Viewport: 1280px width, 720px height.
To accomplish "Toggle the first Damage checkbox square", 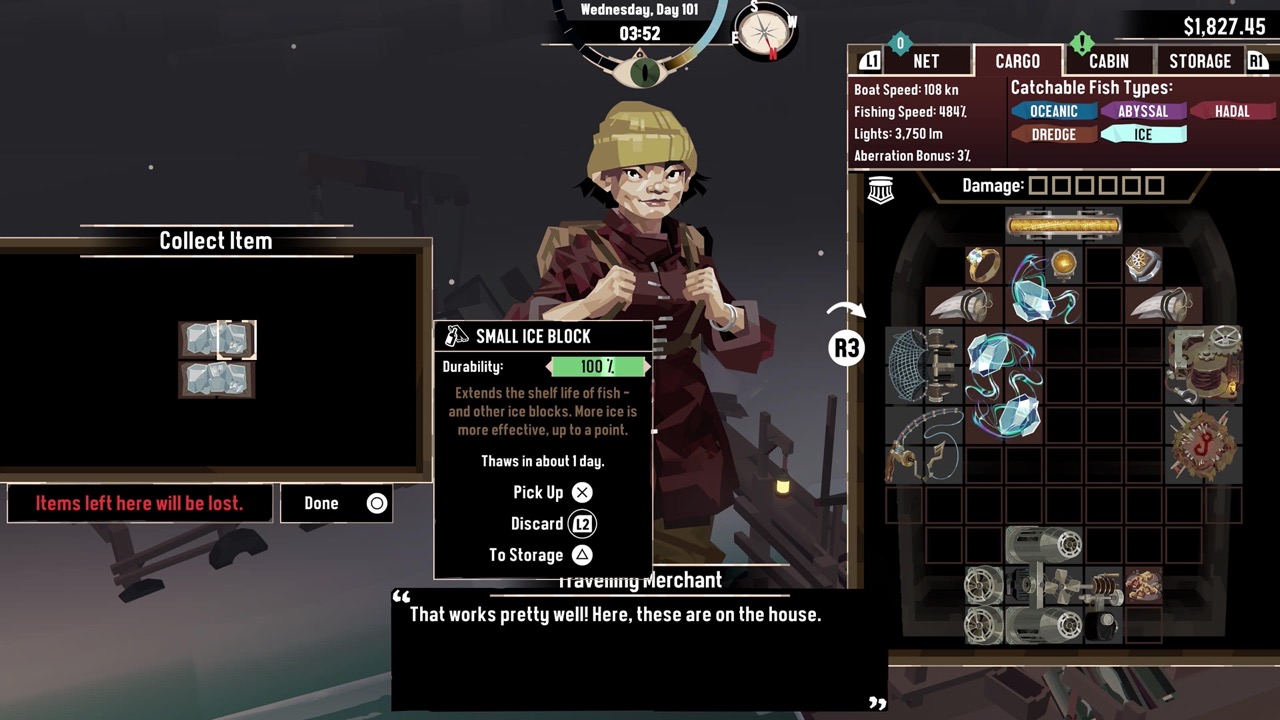I will point(1040,185).
